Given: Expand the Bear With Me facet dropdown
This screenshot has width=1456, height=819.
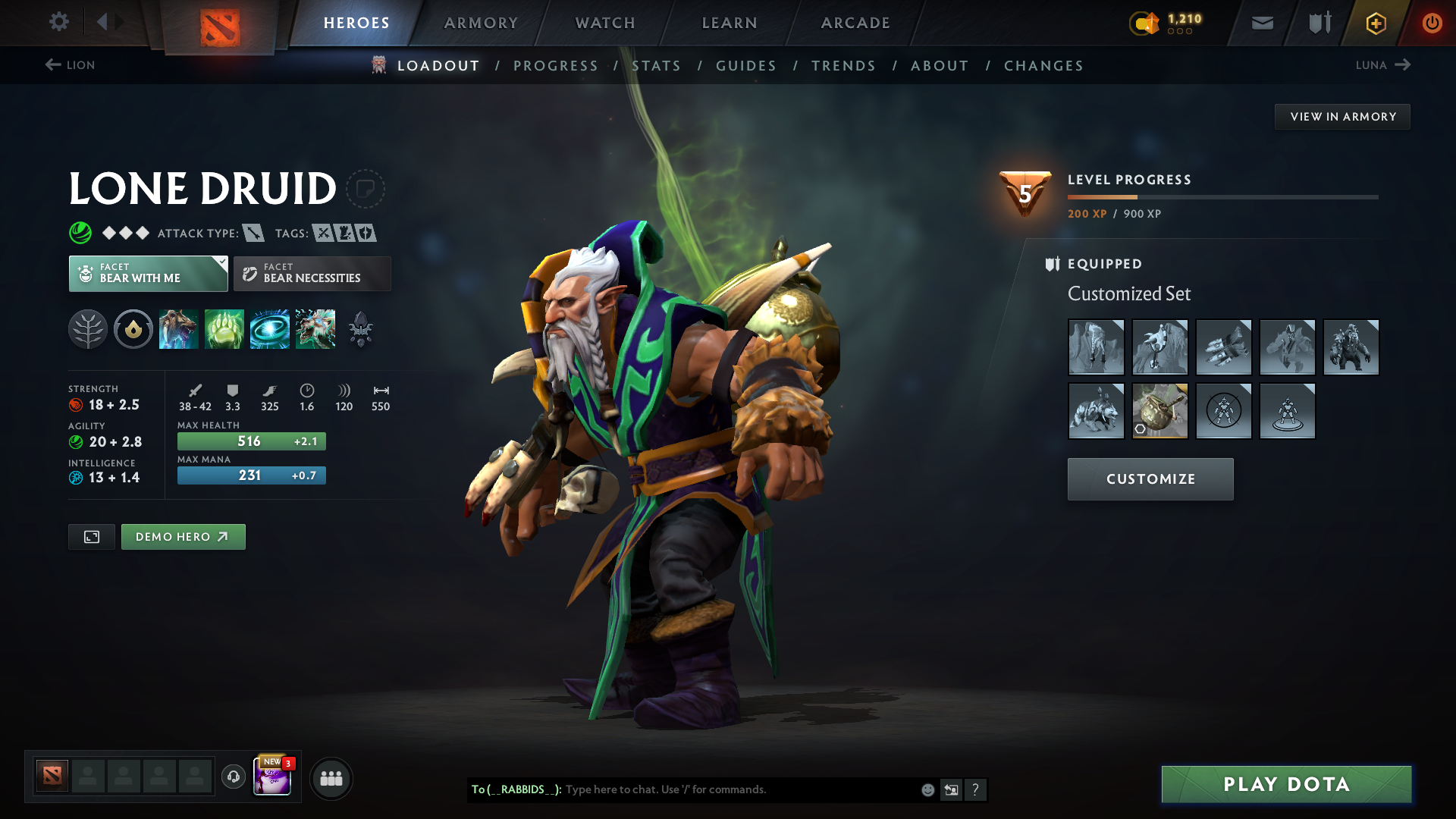Looking at the screenshot, I should coord(221,262).
